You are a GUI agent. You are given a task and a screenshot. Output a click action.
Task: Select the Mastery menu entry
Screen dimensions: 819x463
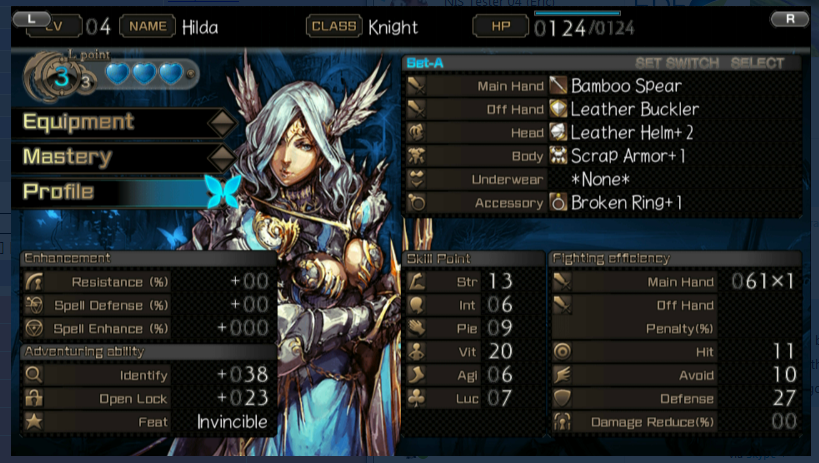point(67,157)
